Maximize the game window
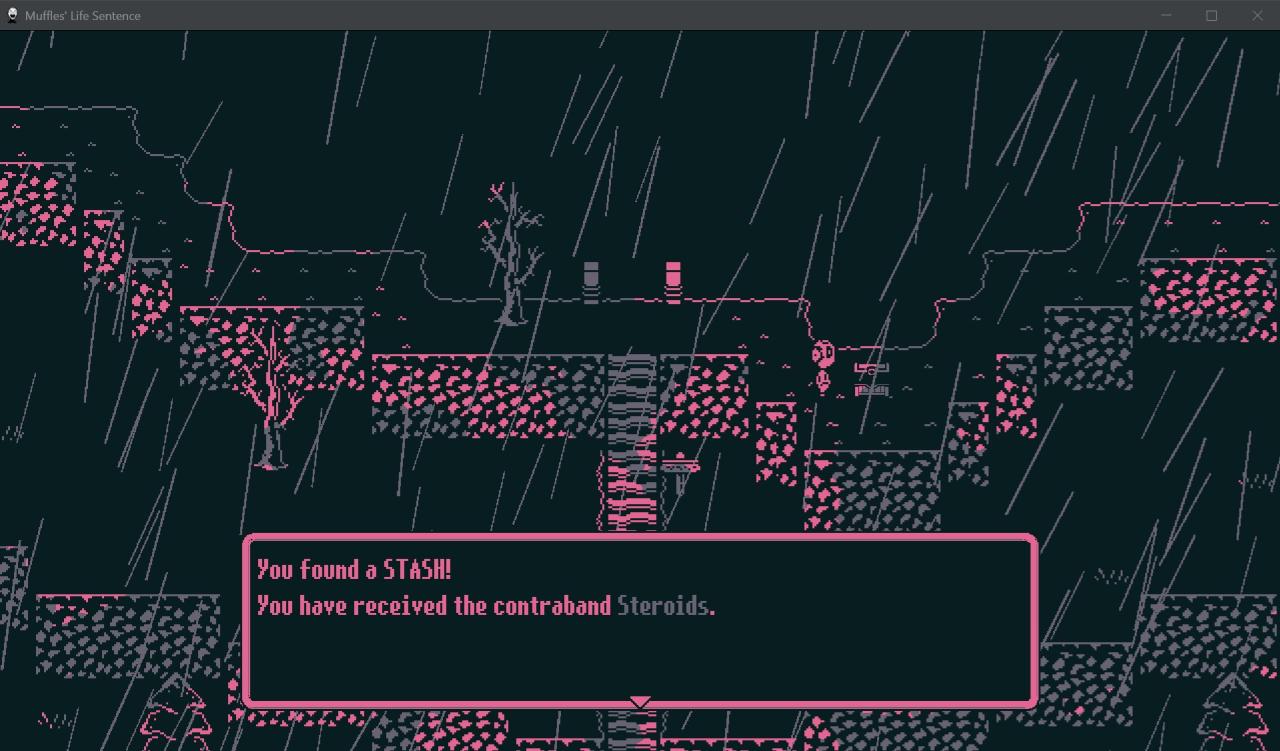1280x751 pixels. pyautogui.click(x=1211, y=15)
